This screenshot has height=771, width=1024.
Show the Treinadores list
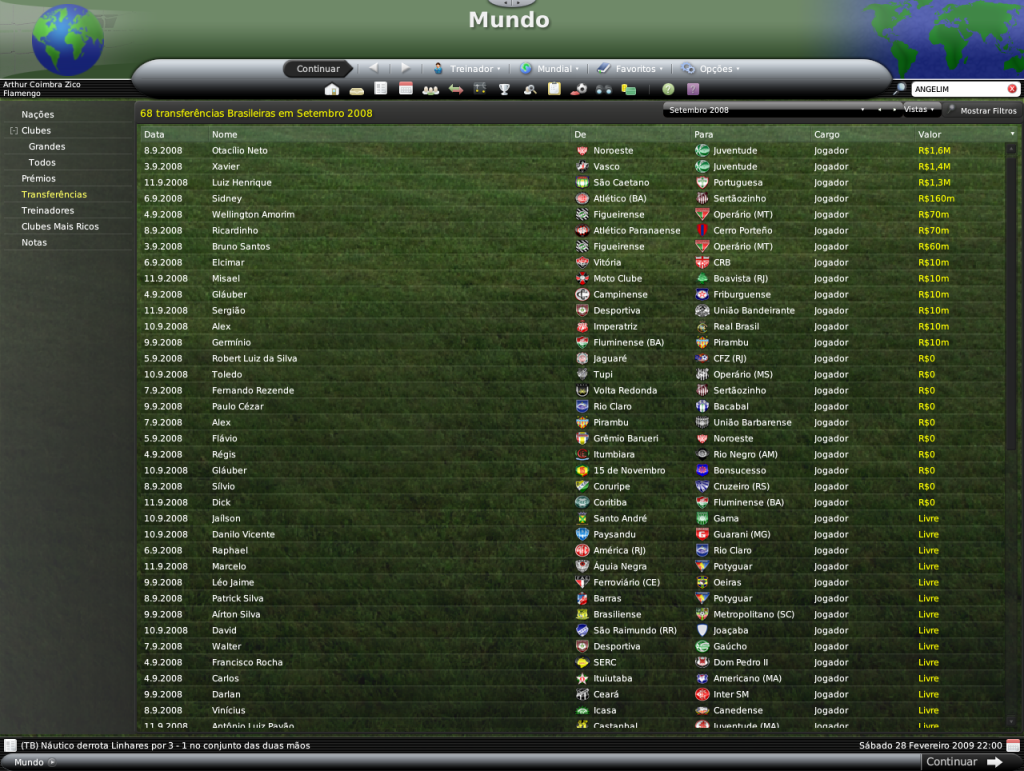coord(48,211)
